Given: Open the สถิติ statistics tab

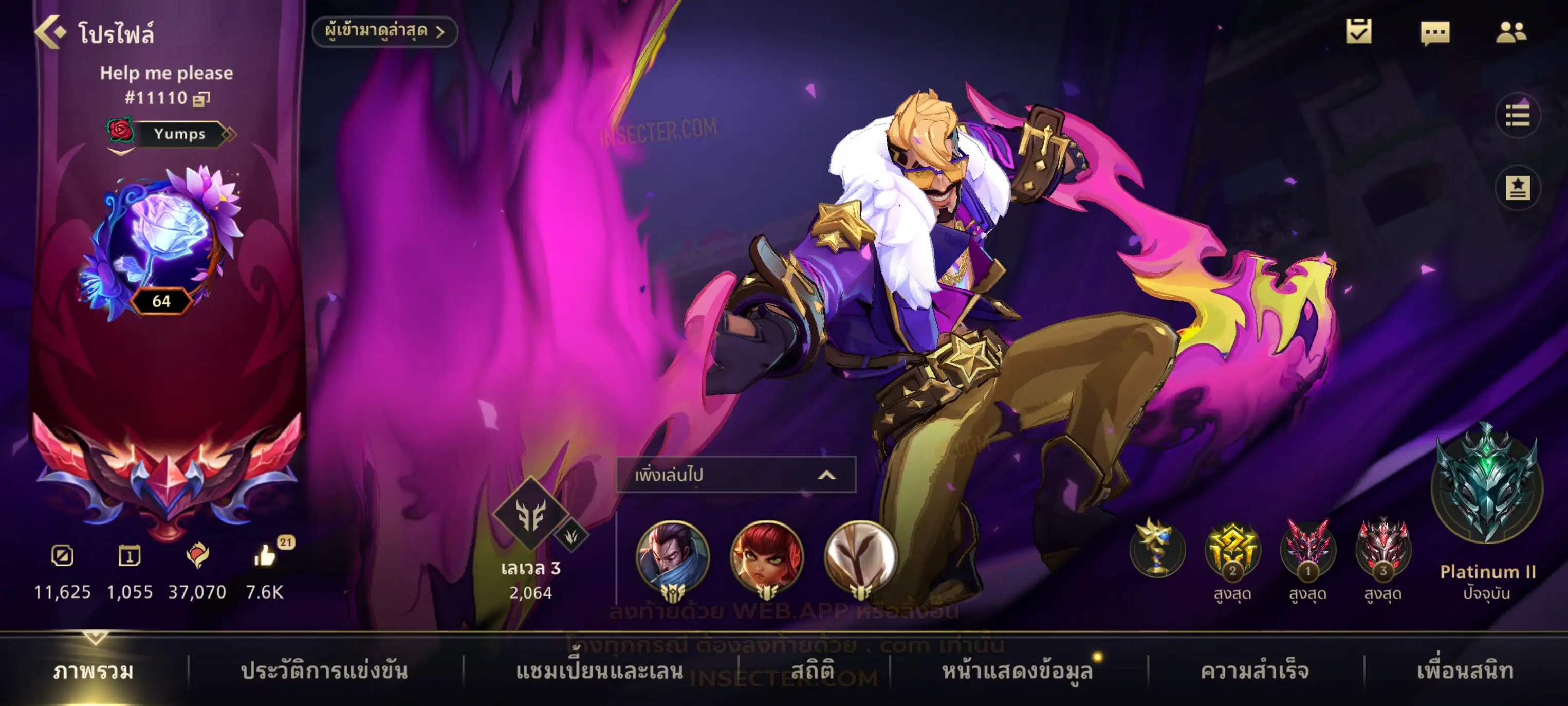Looking at the screenshot, I should point(813,671).
